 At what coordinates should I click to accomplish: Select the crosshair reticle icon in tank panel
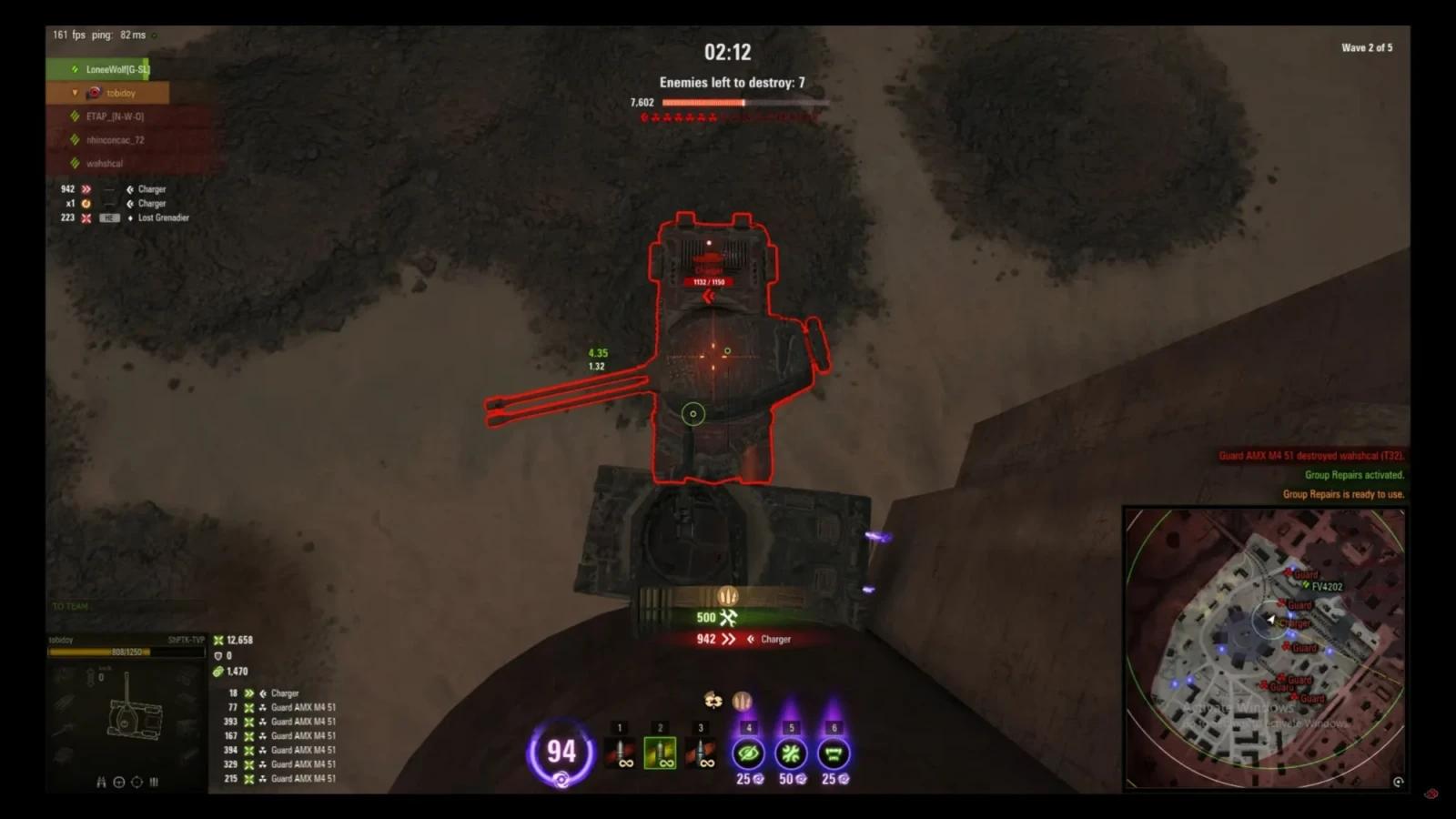(119, 783)
